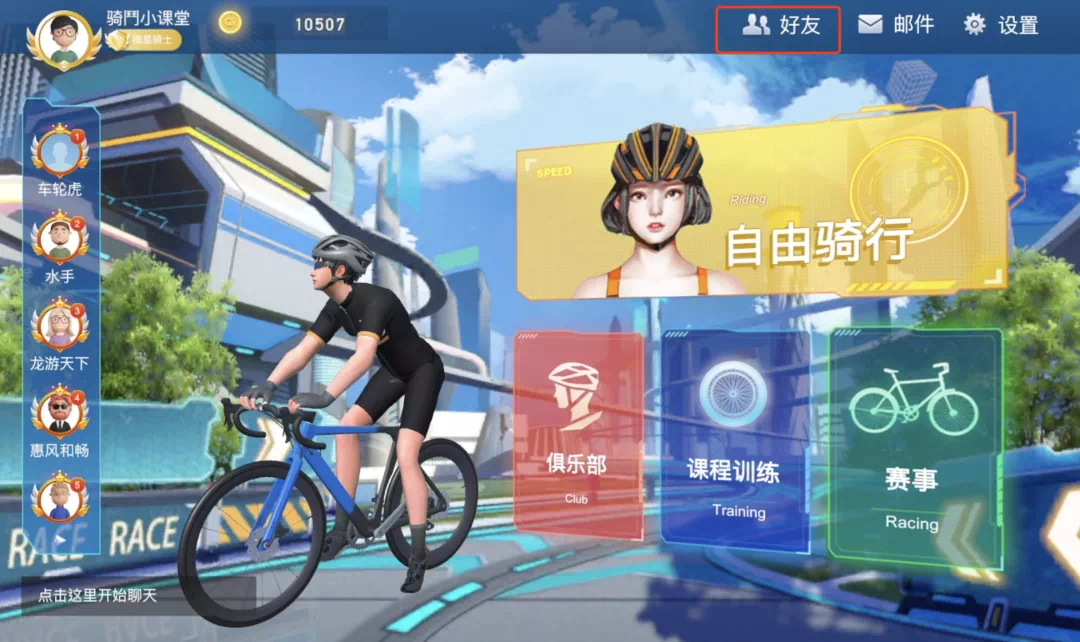Screen dimensions: 1080x642
Task: View rank 4 player 惠风和畅
Action: click(x=59, y=416)
